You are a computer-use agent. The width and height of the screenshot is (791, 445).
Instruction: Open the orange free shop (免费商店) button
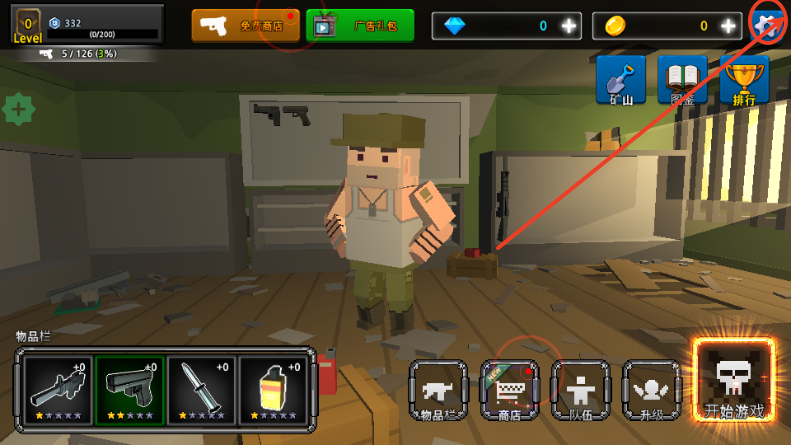(x=245, y=26)
